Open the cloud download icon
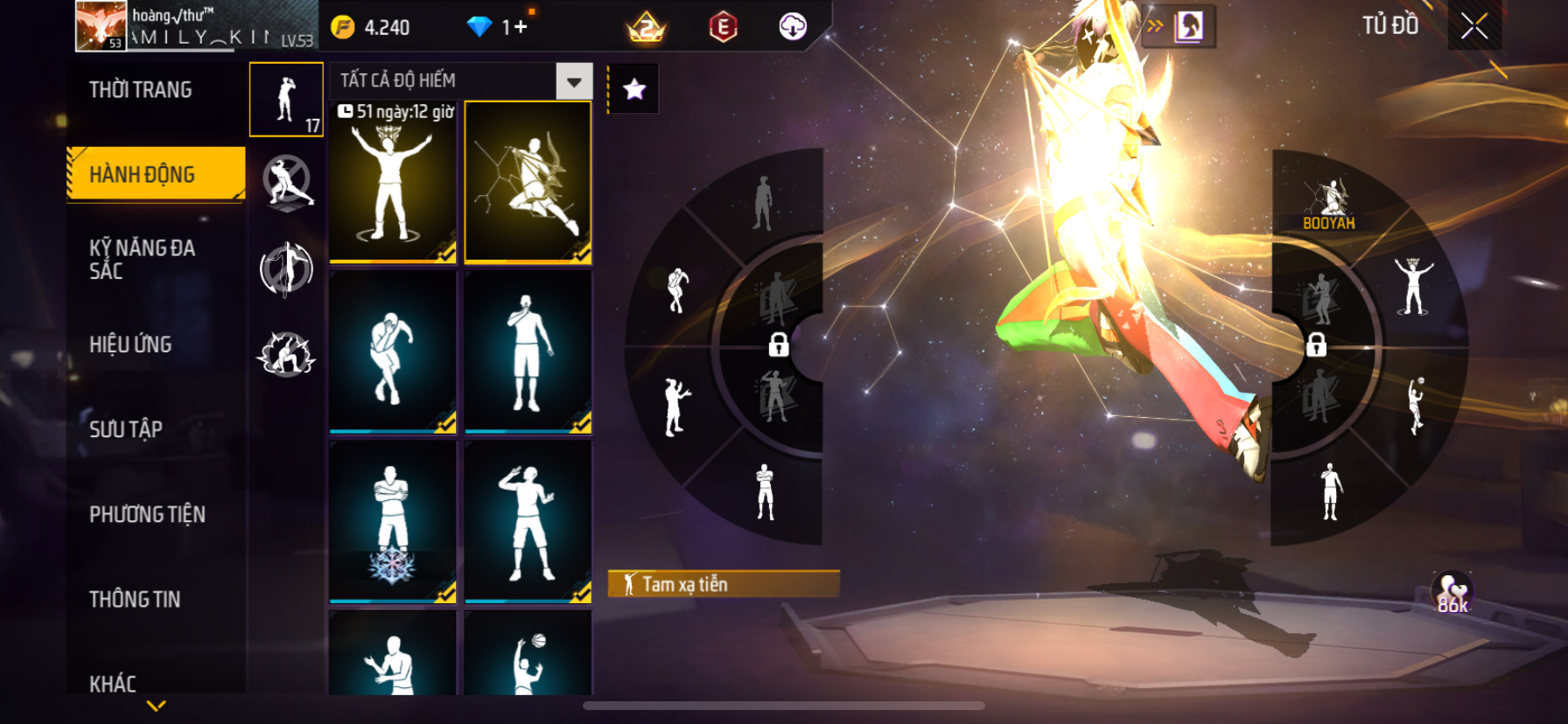 (793, 27)
